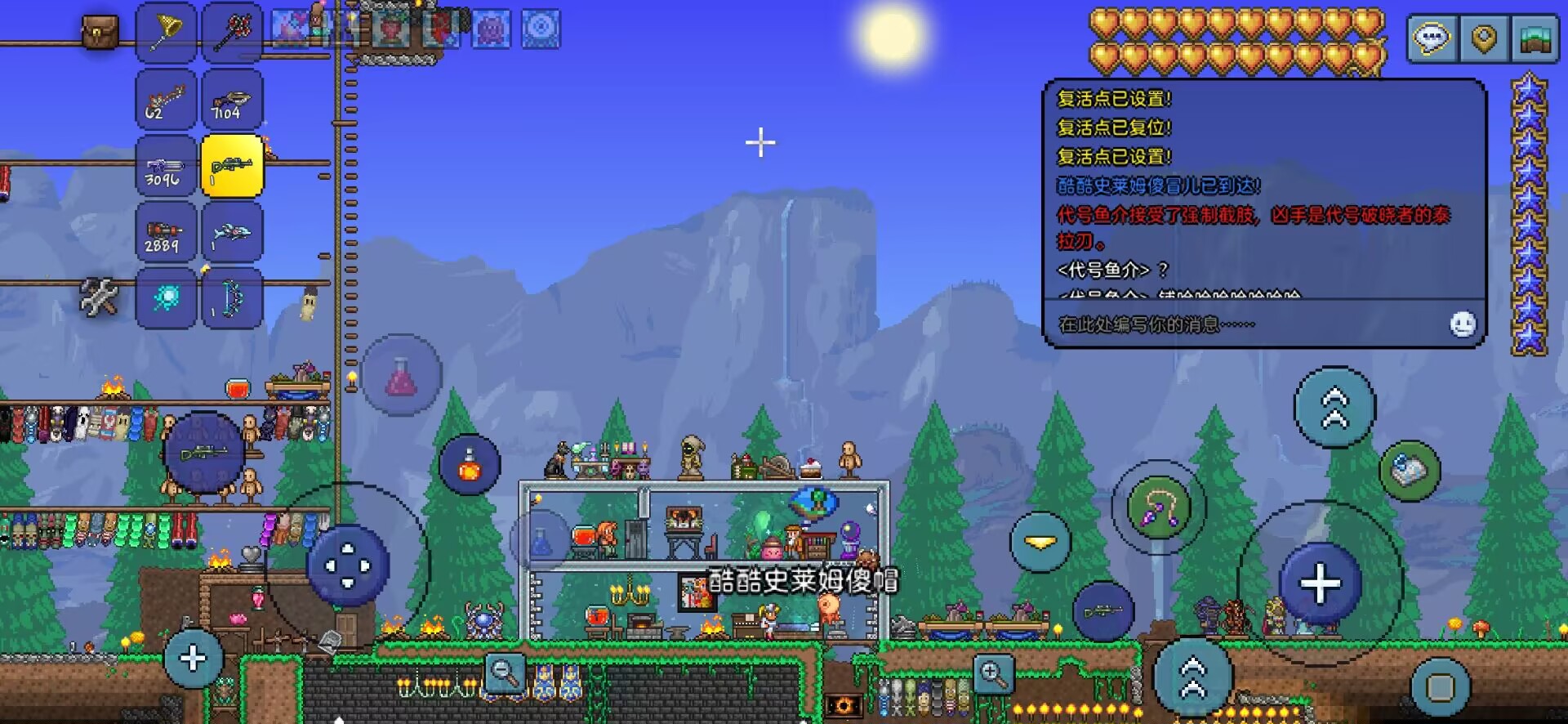The width and height of the screenshot is (1568, 724).
Task: Click the chat message input field
Action: [x=1241, y=324]
